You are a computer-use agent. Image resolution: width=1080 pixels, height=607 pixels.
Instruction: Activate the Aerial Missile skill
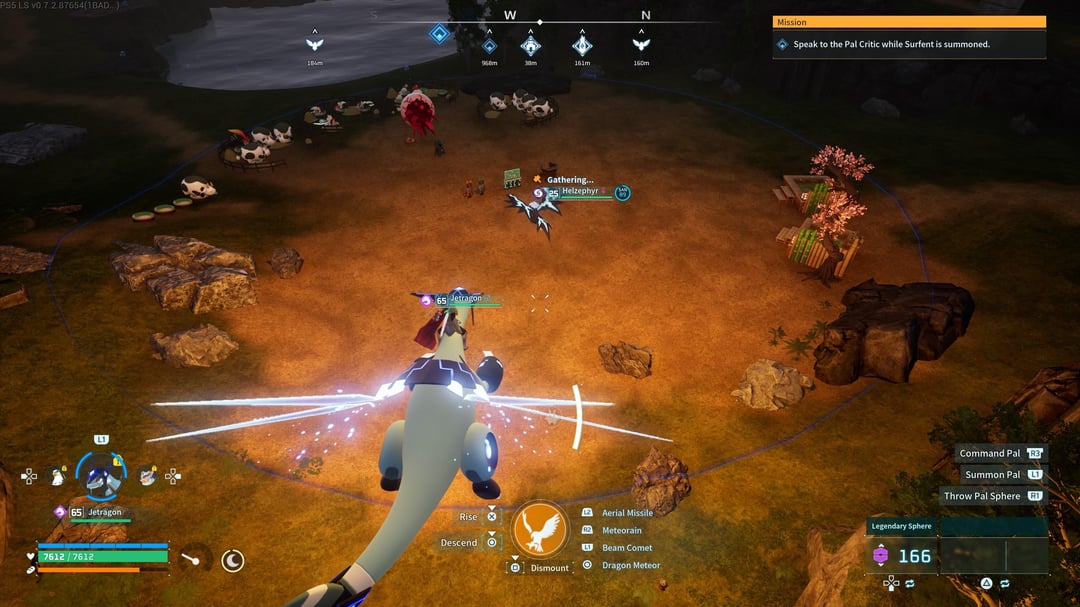click(x=627, y=513)
